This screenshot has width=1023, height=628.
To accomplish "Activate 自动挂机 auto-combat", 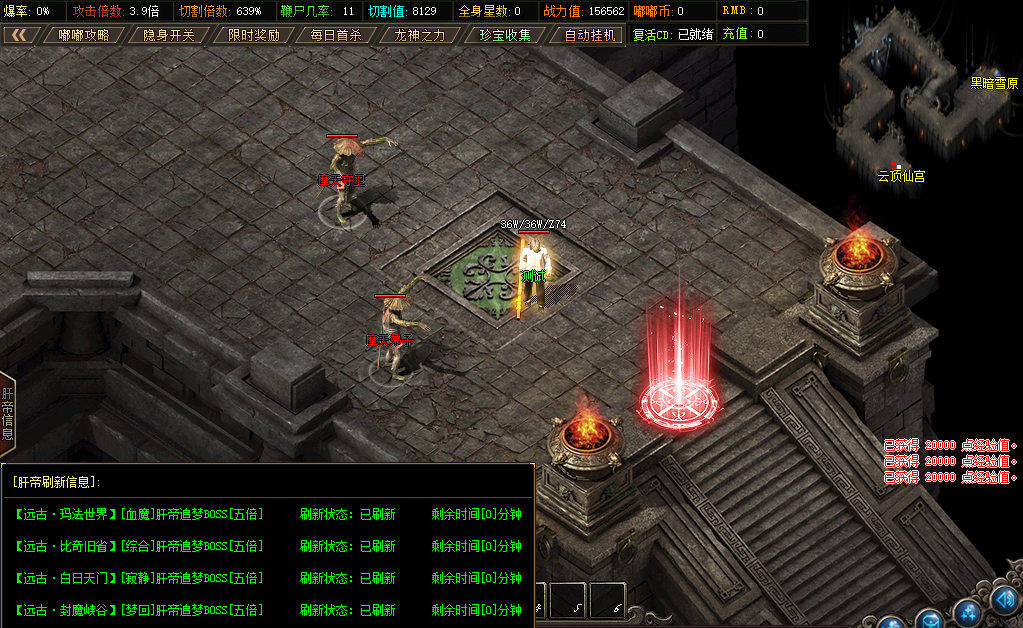I will point(590,35).
